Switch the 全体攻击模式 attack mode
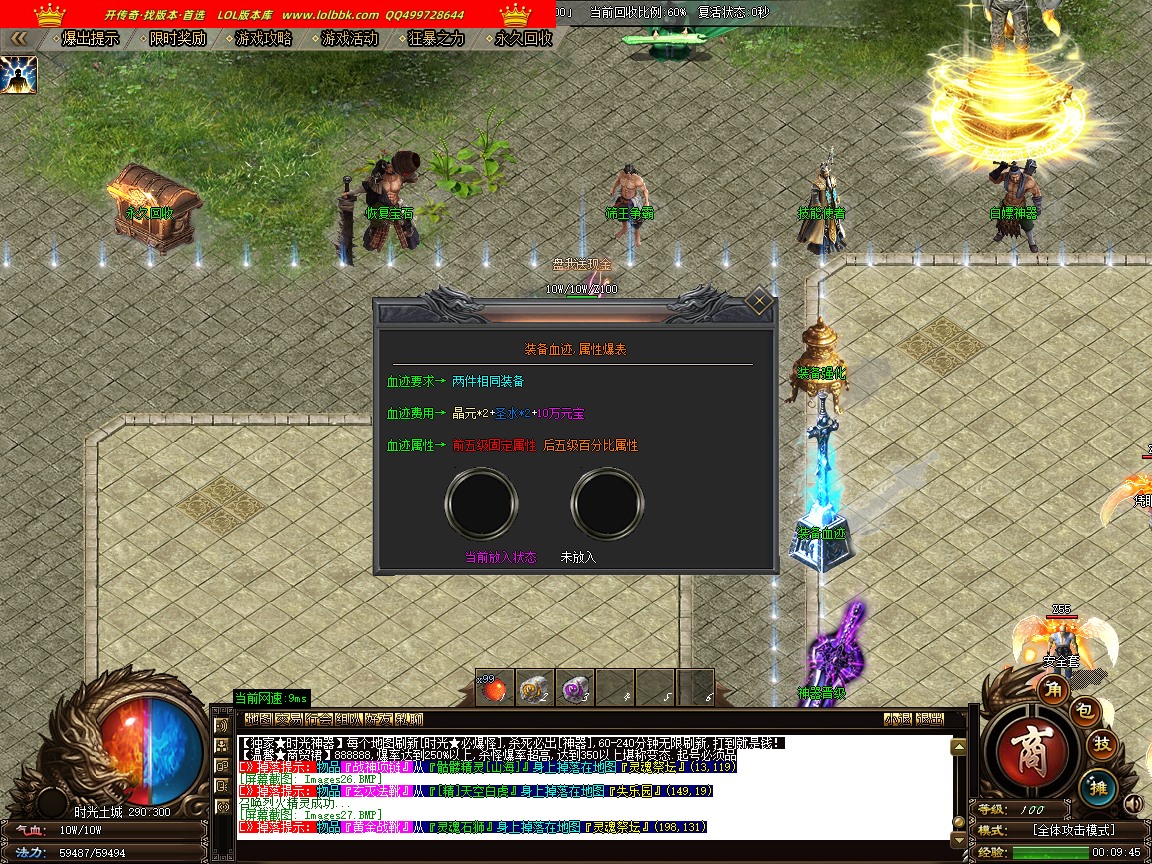1152x864 pixels. (1073, 830)
